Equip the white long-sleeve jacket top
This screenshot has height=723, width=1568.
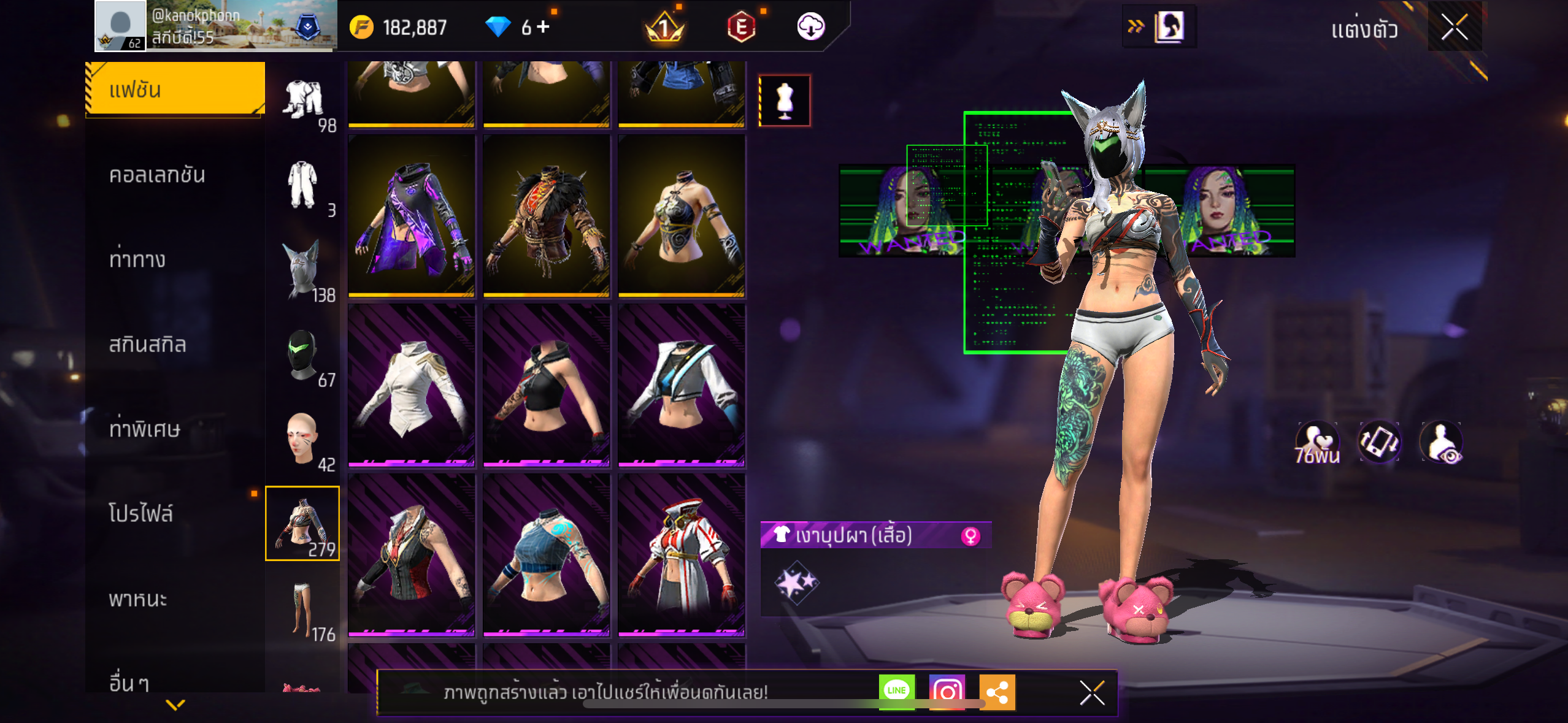click(x=411, y=385)
